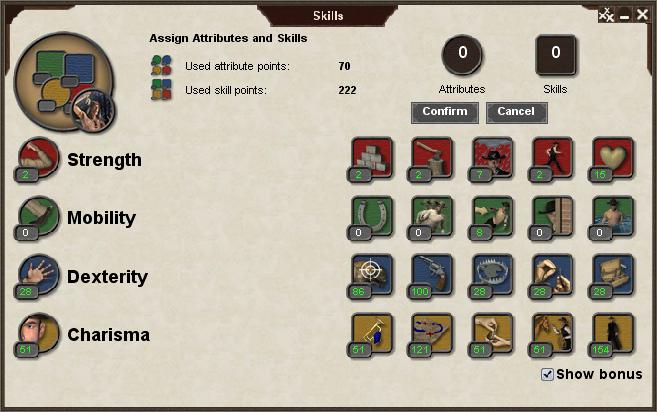Viewport: 657px width, 412px height.
Task: Select the axe-in-stump vigor skill
Action: pos(432,158)
